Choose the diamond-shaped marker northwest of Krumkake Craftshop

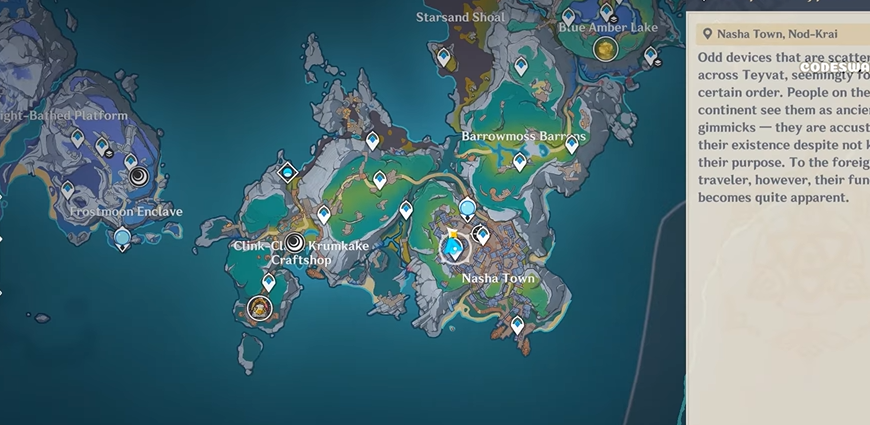click(x=289, y=173)
